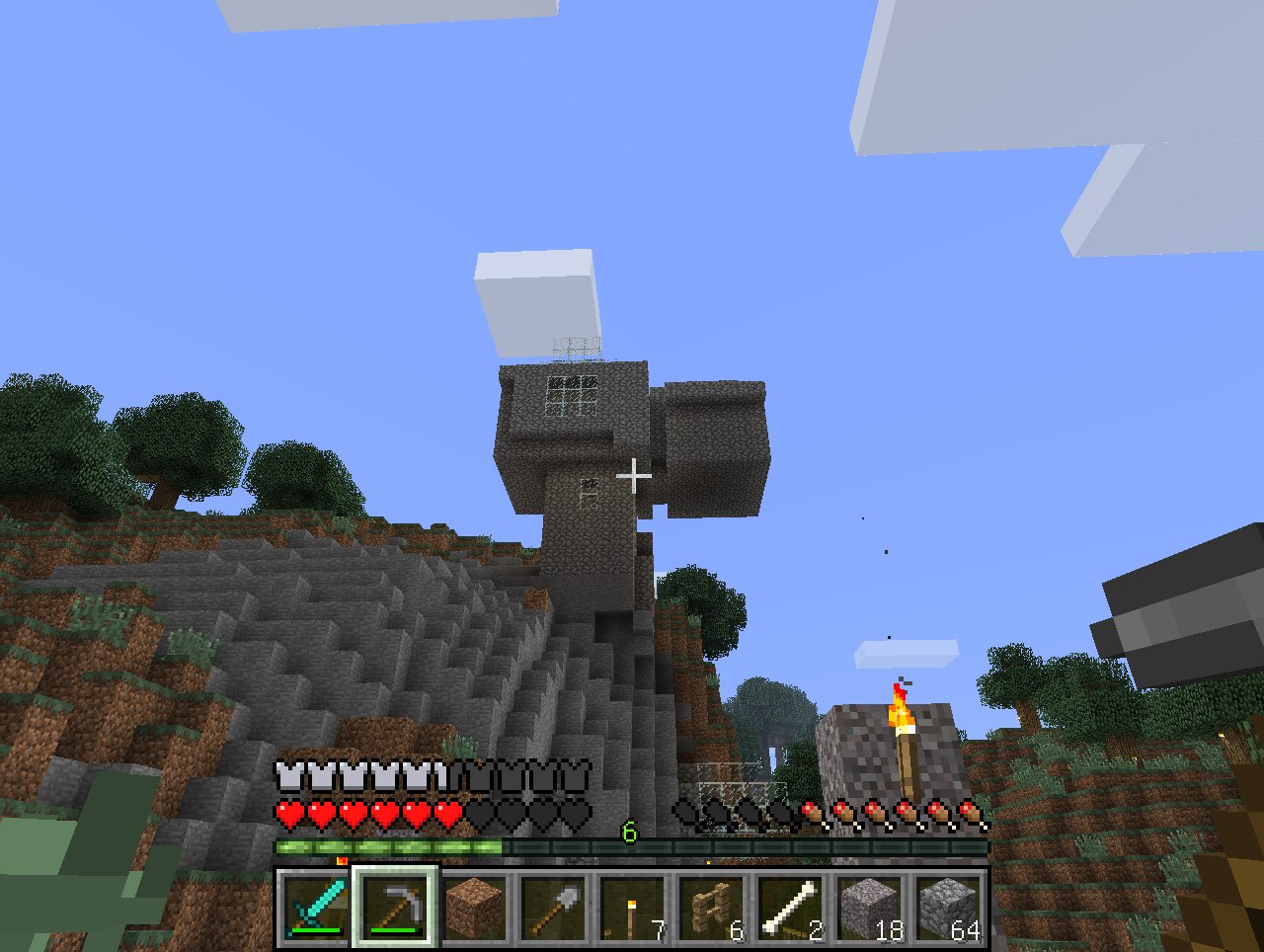This screenshot has height=952, width=1264.
Task: Select the stack of 7 torches
Action: click(x=632, y=908)
